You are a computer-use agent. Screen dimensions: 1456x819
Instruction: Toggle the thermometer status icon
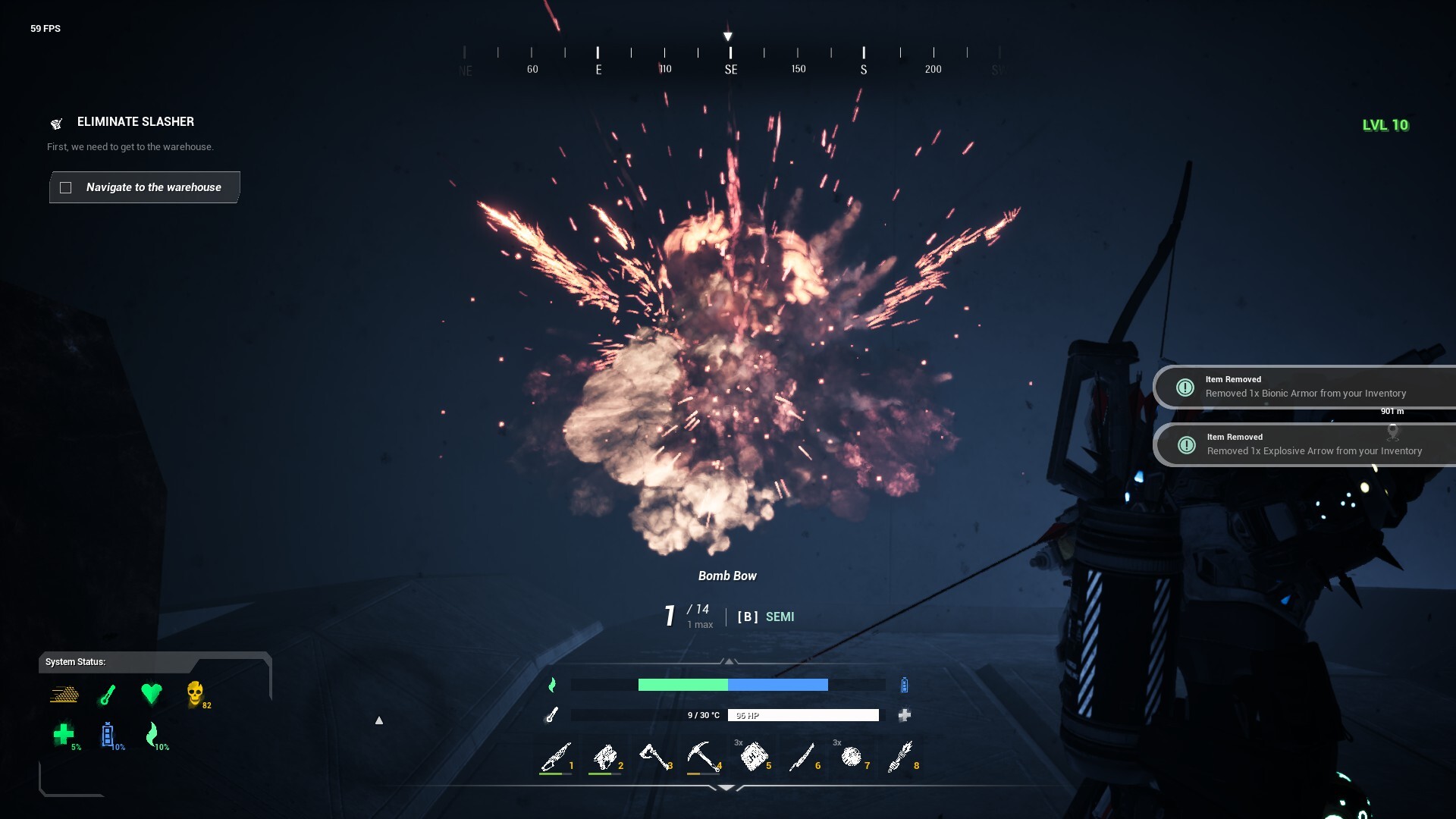tap(107, 695)
